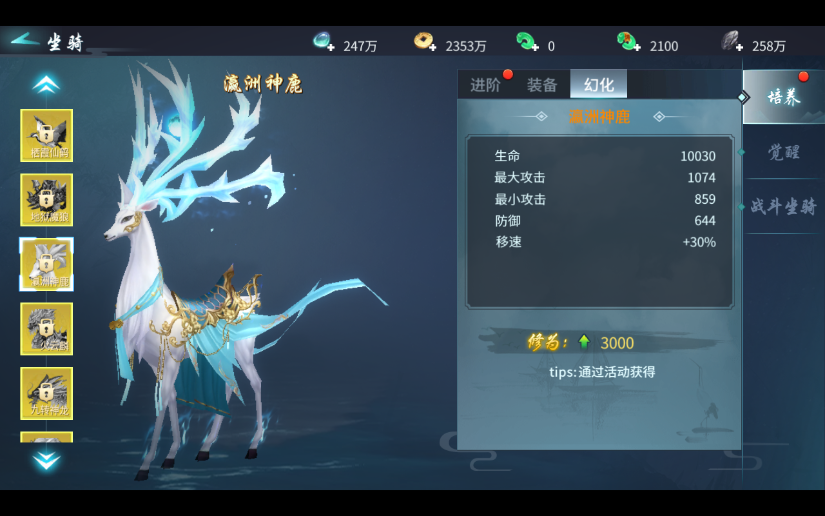Pick the locked 九转神龙 mount

click(47, 393)
